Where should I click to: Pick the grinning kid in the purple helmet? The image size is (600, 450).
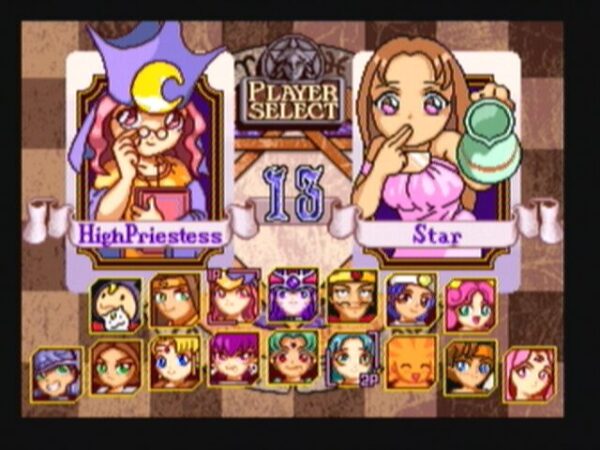pyautogui.click(x=57, y=373)
